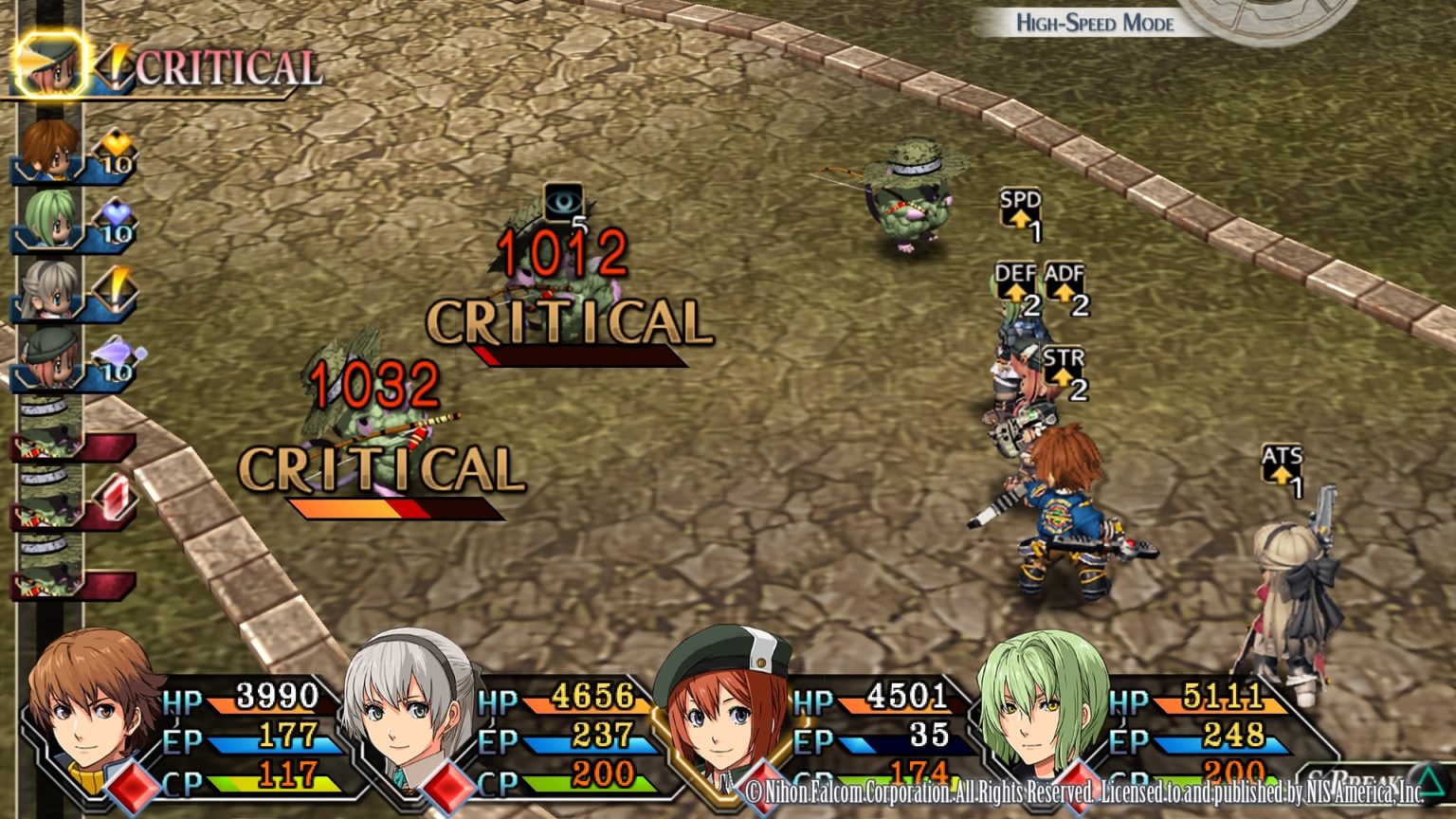Select silver-haired girl's party status portrait

(x=406, y=706)
